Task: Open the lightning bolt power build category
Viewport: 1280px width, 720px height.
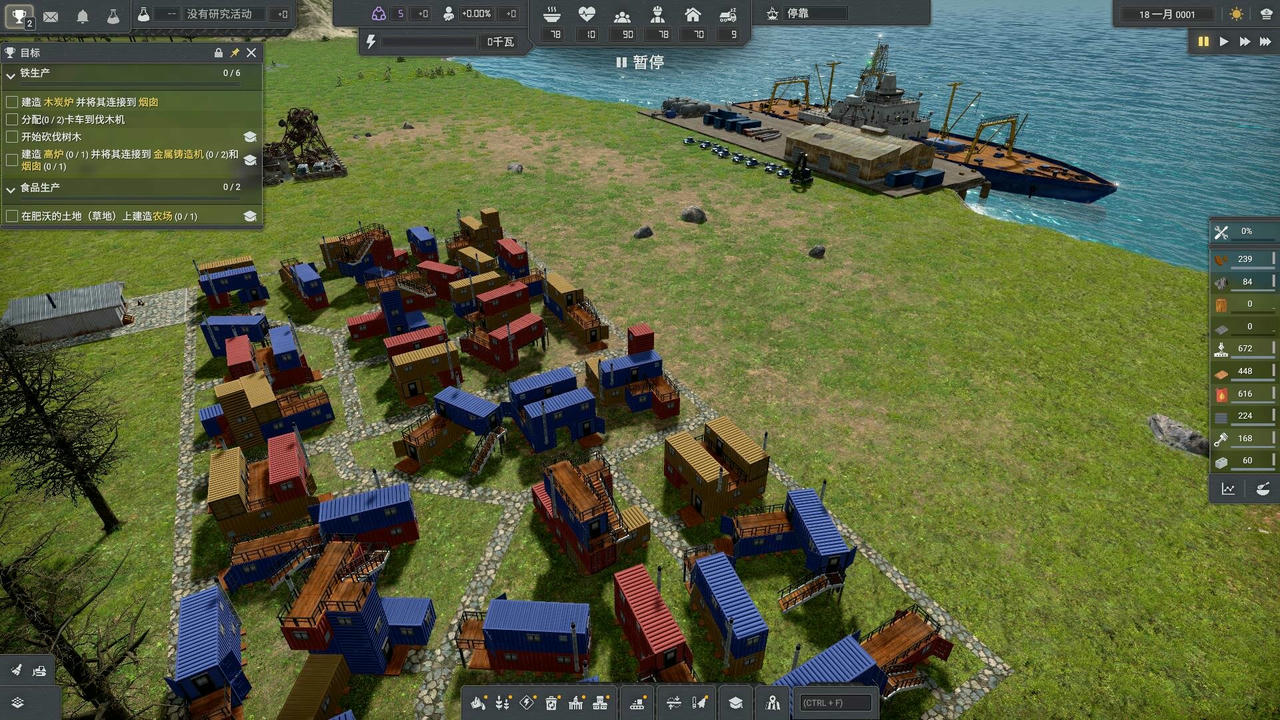Action: (527, 703)
